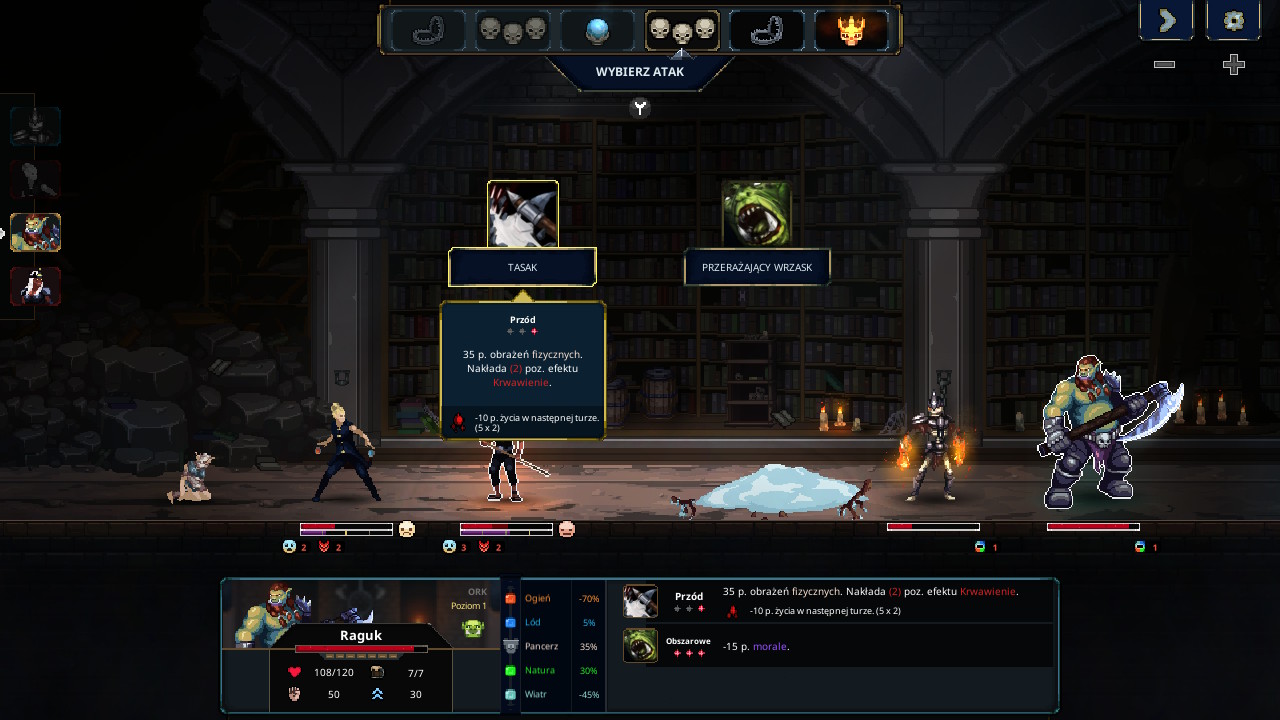This screenshot has height=720, width=1280.
Task: Select the Tasak attack button
Action: pyautogui.click(x=522, y=268)
